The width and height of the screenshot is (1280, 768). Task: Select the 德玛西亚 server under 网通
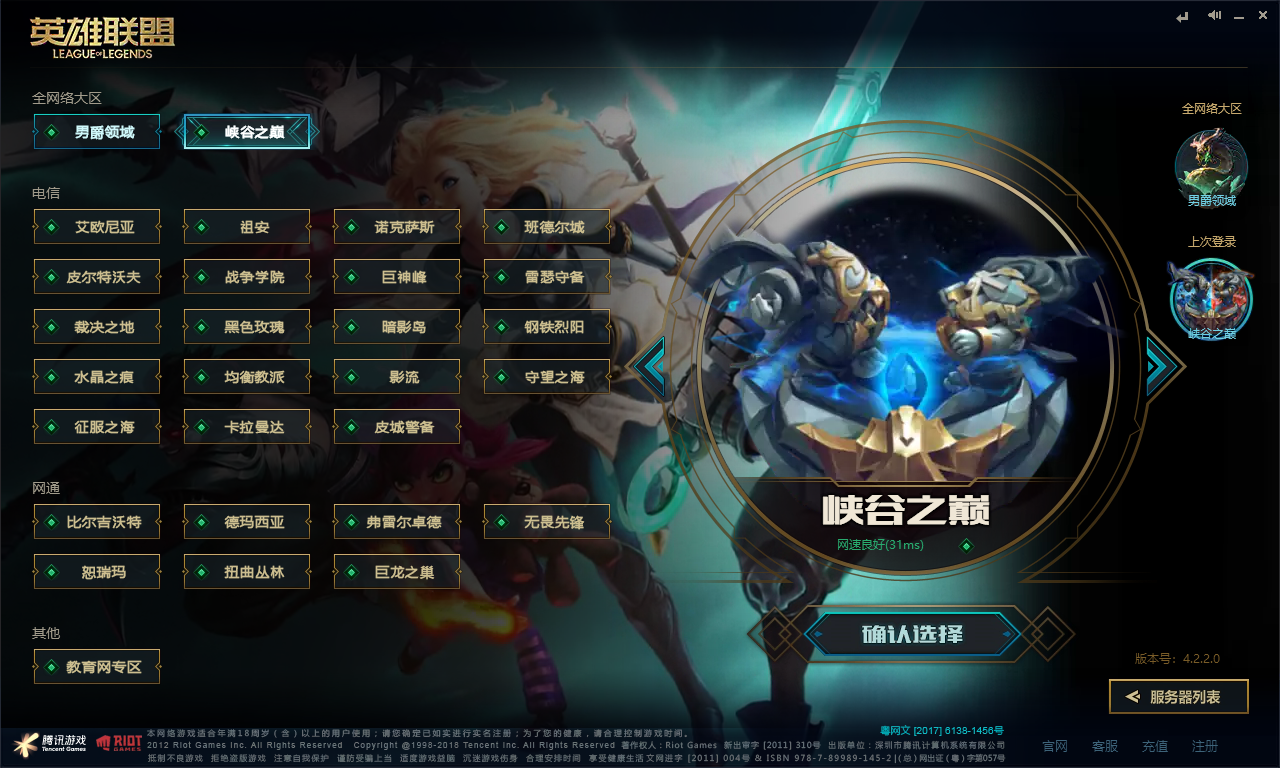pyautogui.click(x=247, y=521)
